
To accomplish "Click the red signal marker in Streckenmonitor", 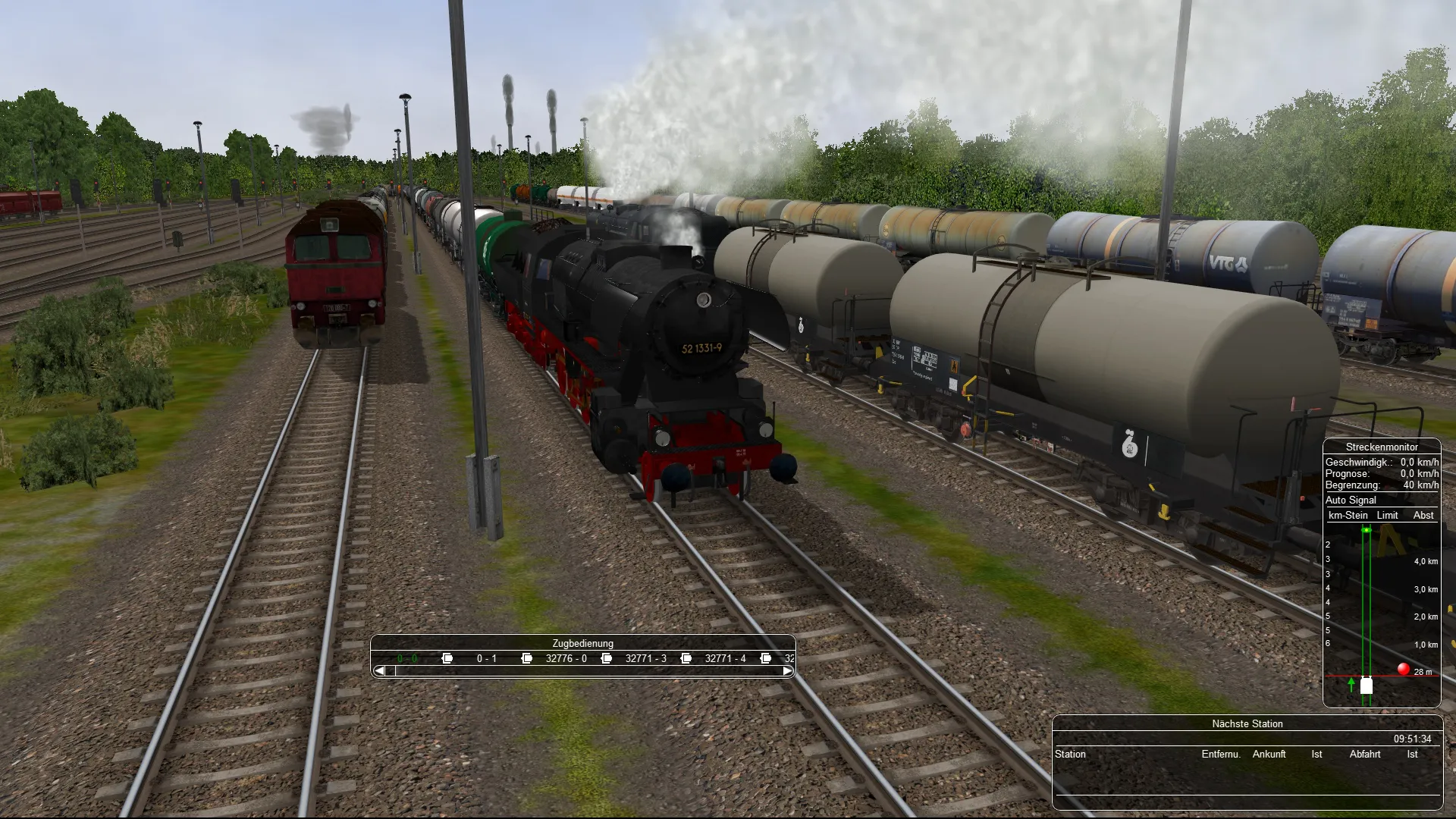I will [1403, 669].
